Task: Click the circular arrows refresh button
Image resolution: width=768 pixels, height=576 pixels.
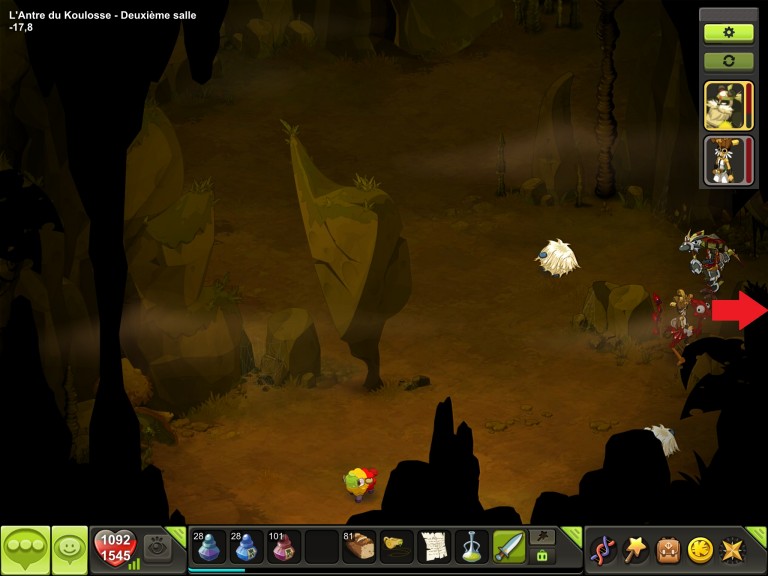Action: pyautogui.click(x=729, y=61)
